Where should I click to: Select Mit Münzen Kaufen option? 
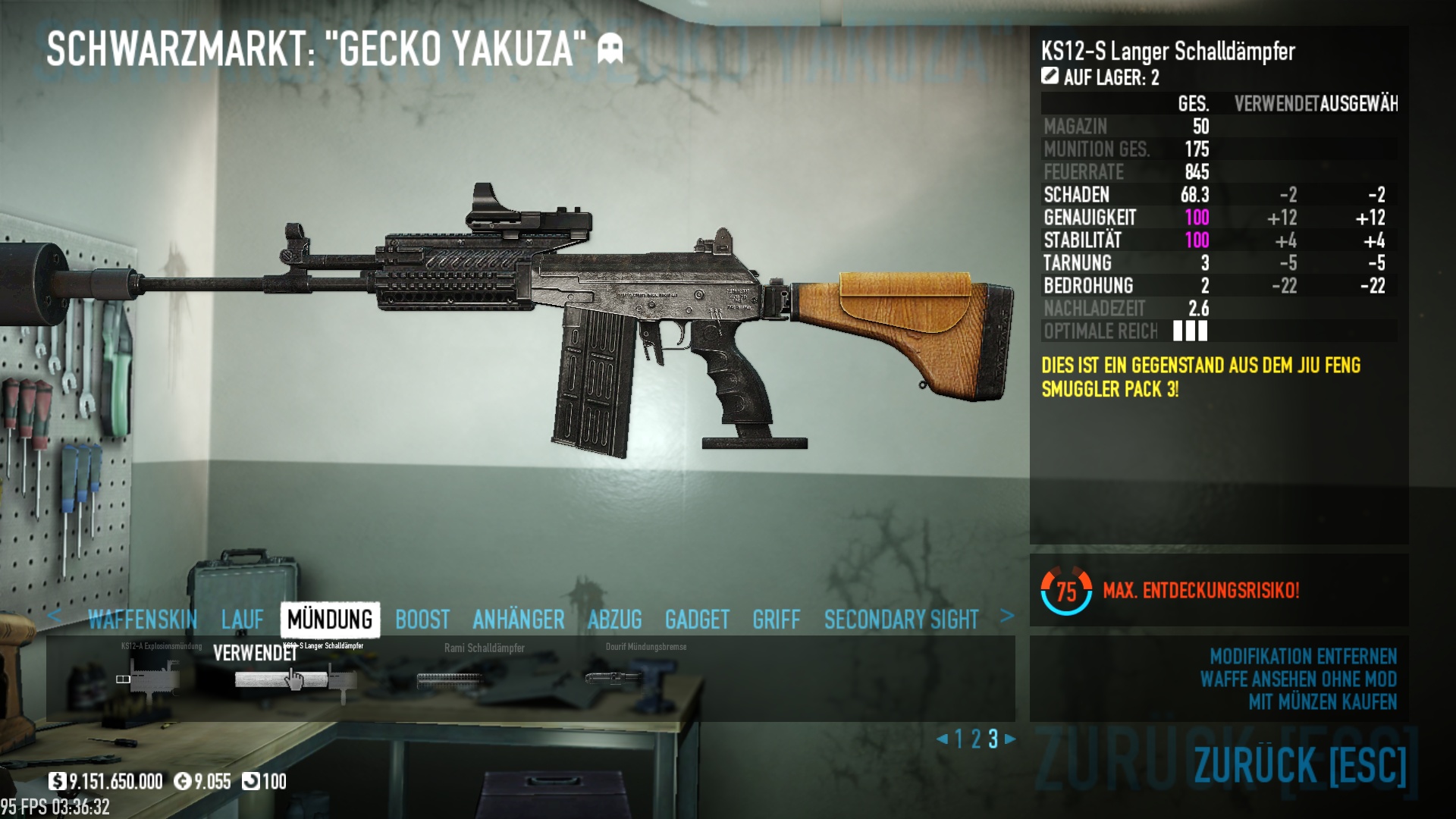tap(1323, 702)
